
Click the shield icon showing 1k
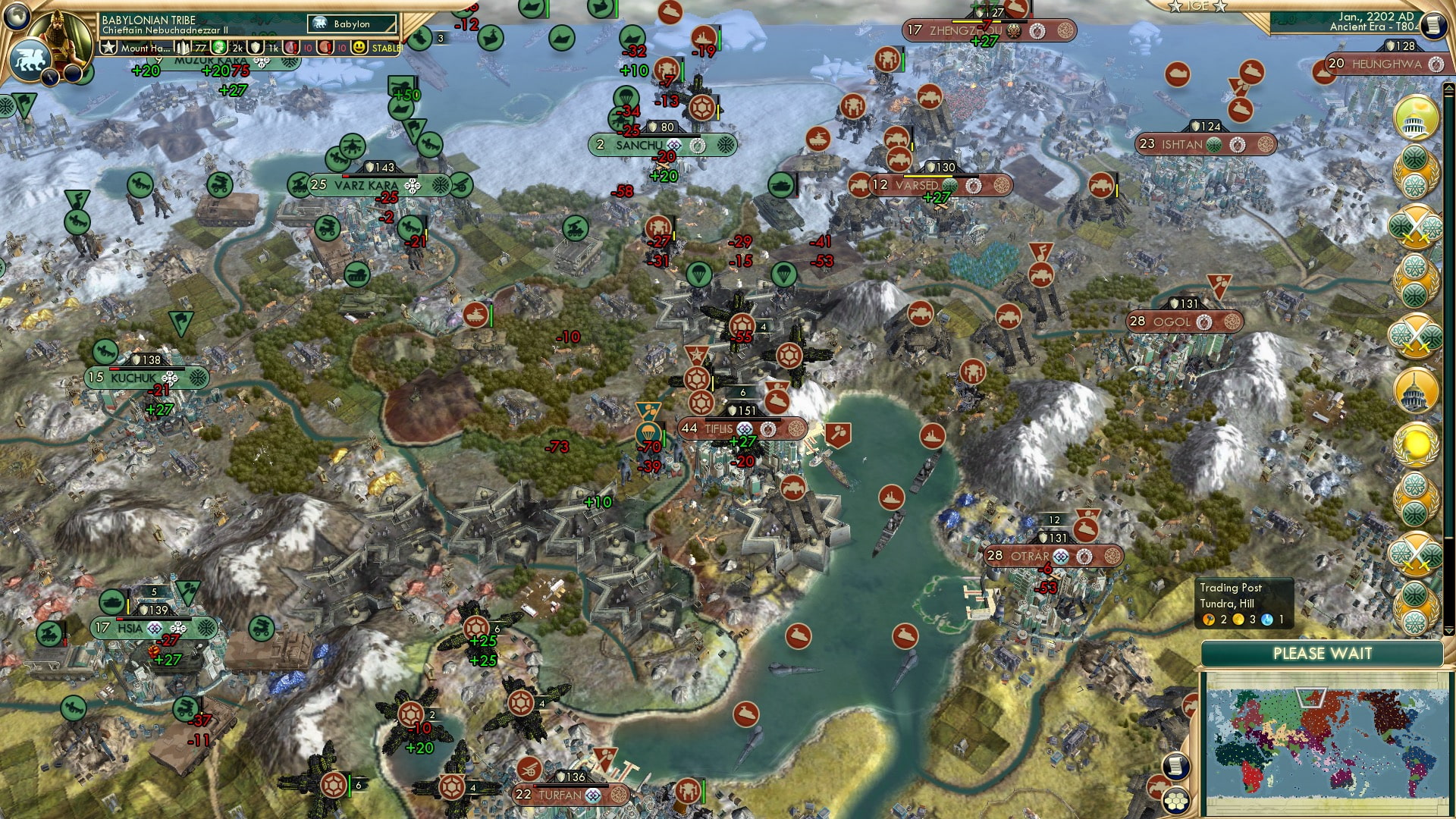point(256,48)
